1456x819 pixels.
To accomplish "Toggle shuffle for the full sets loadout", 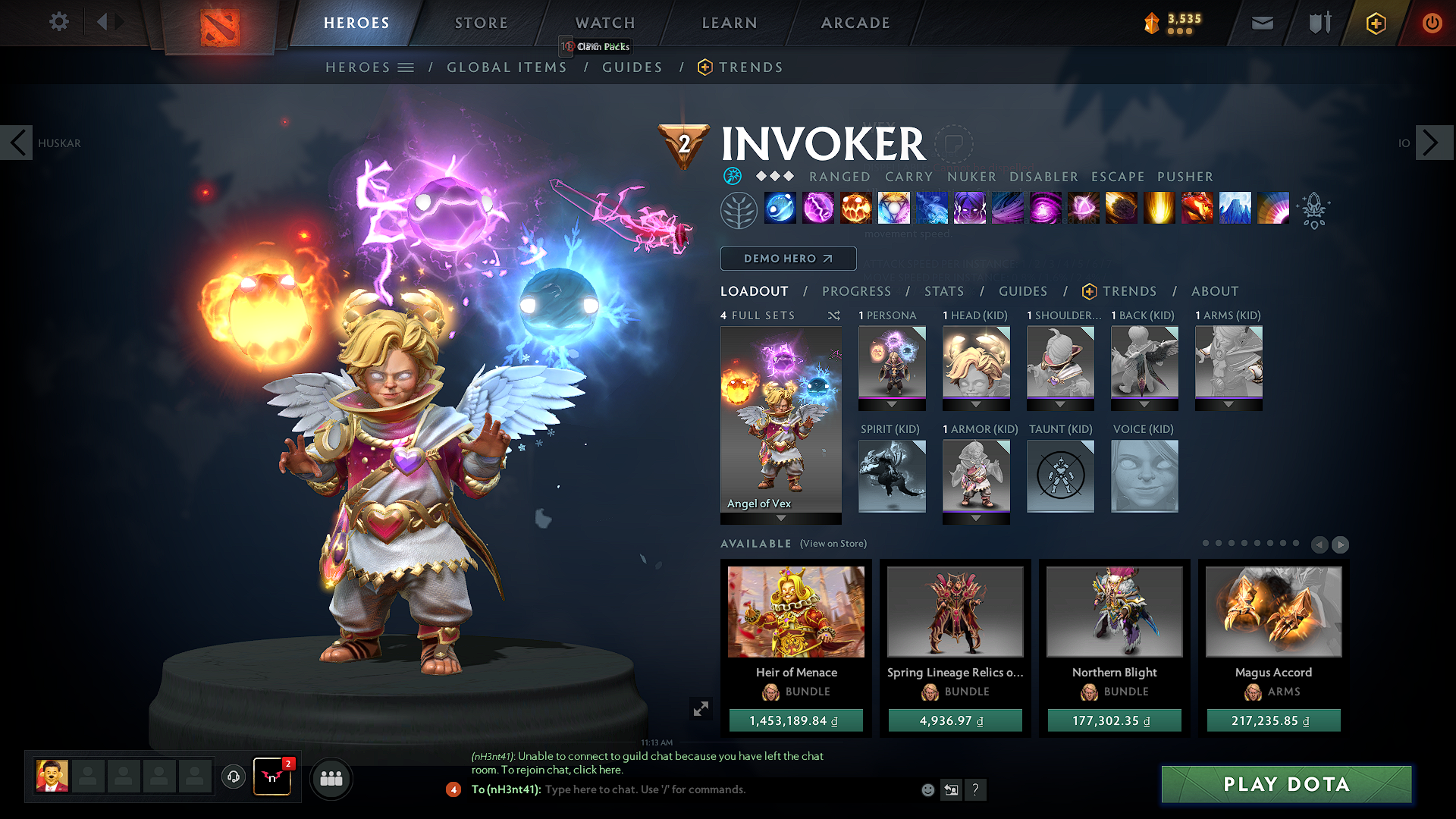I will click(833, 315).
